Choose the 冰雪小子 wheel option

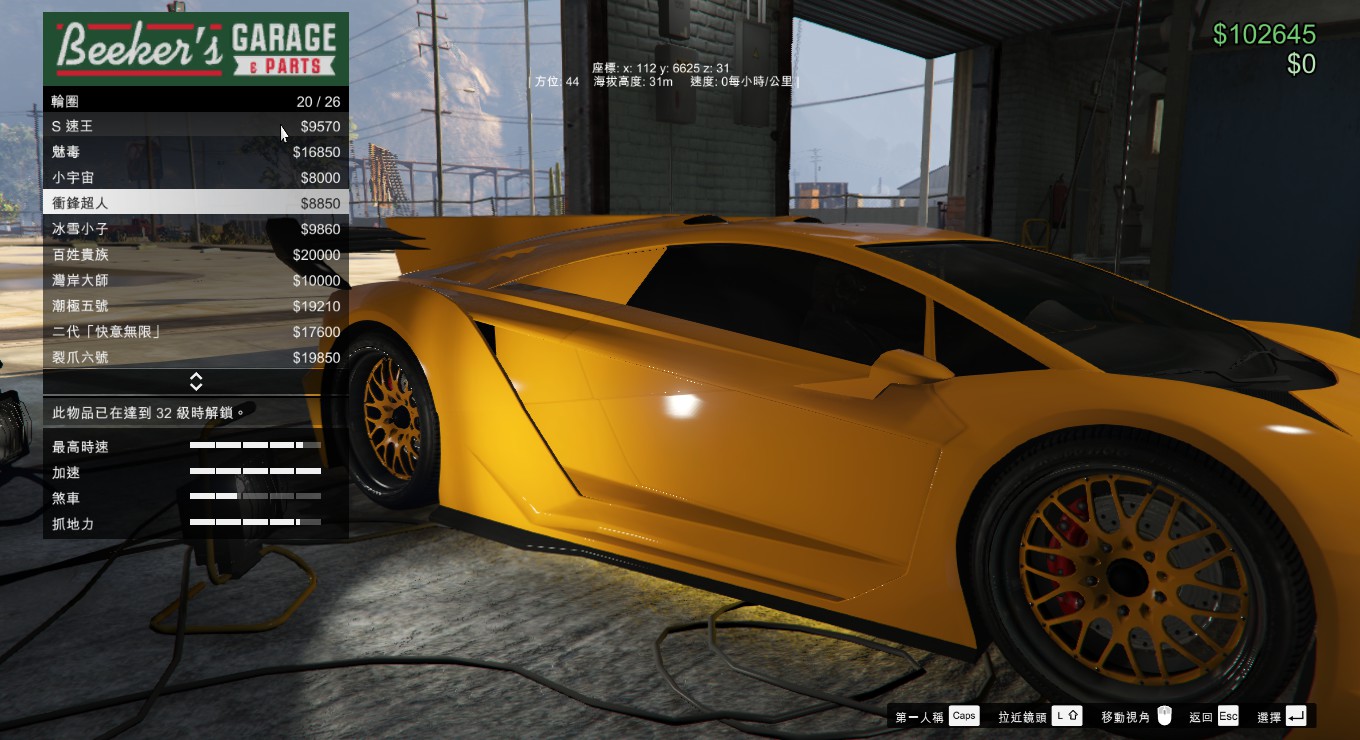pyautogui.click(x=195, y=229)
